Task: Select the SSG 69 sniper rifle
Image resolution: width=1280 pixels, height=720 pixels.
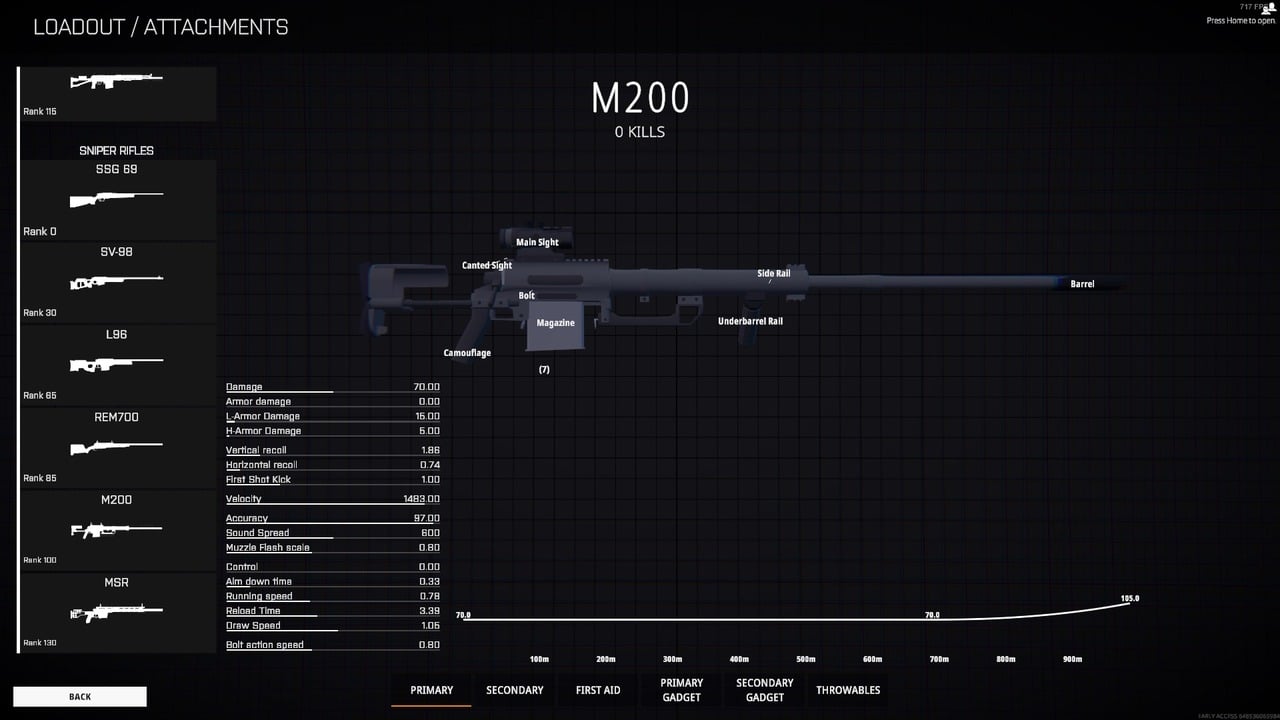Action: [x=117, y=200]
